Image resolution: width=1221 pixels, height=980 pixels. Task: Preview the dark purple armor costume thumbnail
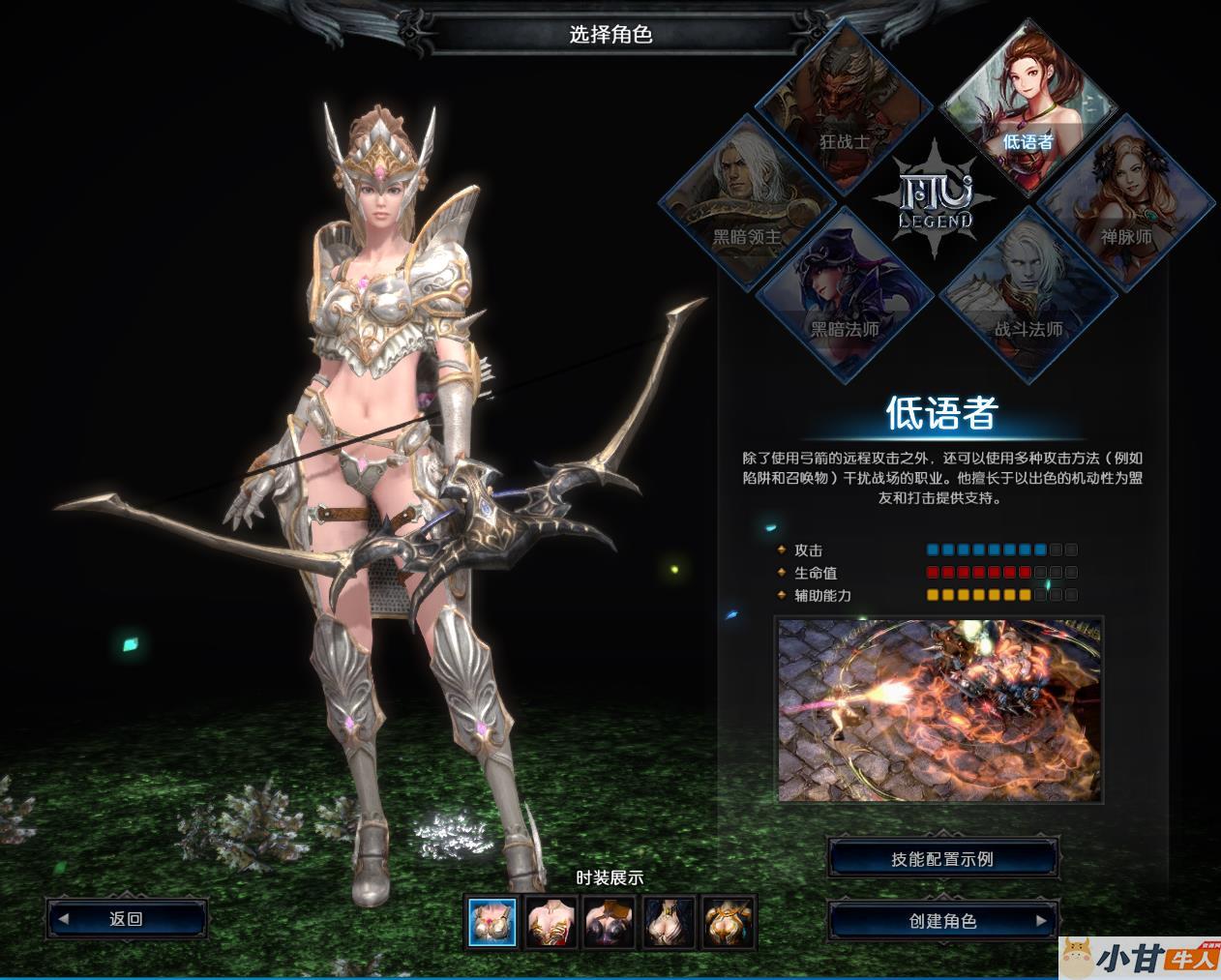click(x=610, y=921)
